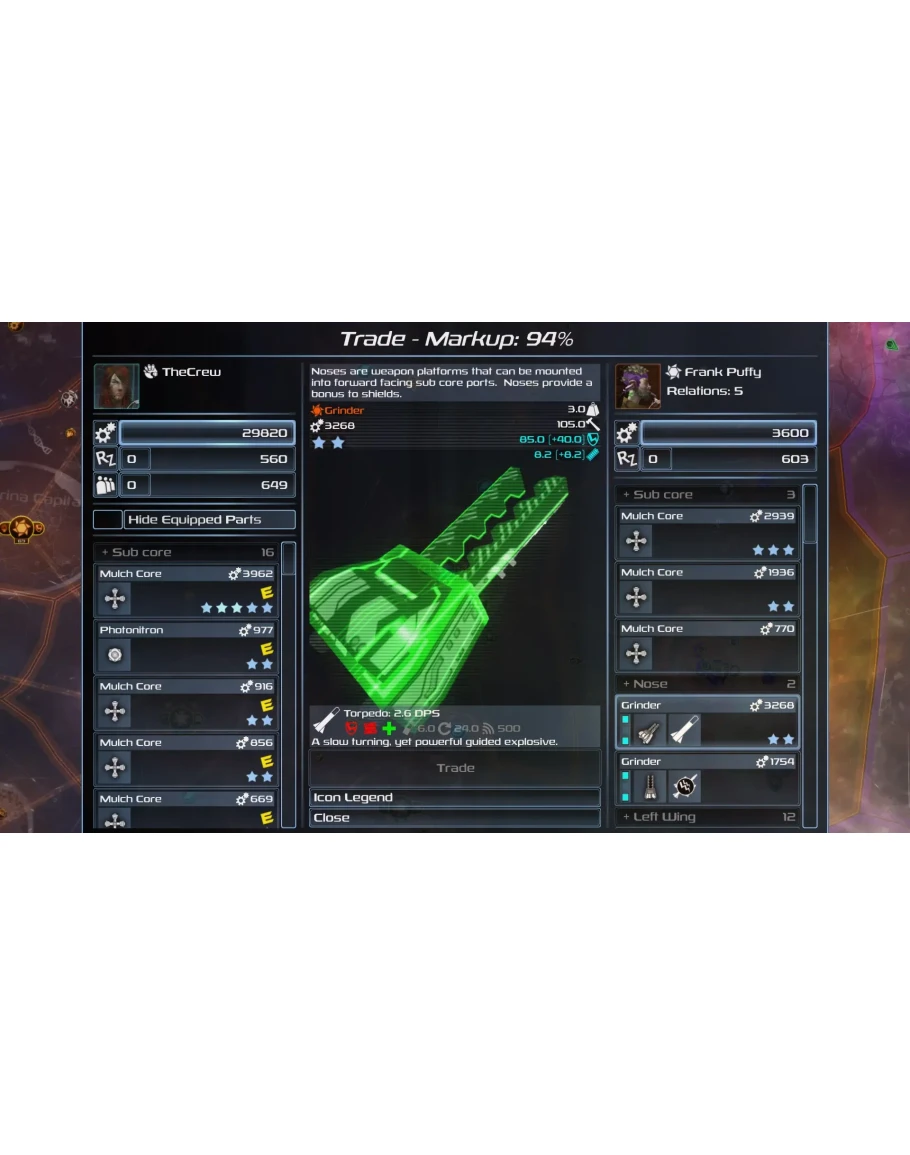Open the Icon Legend
Screen dimensions: 910x1155
455,797
